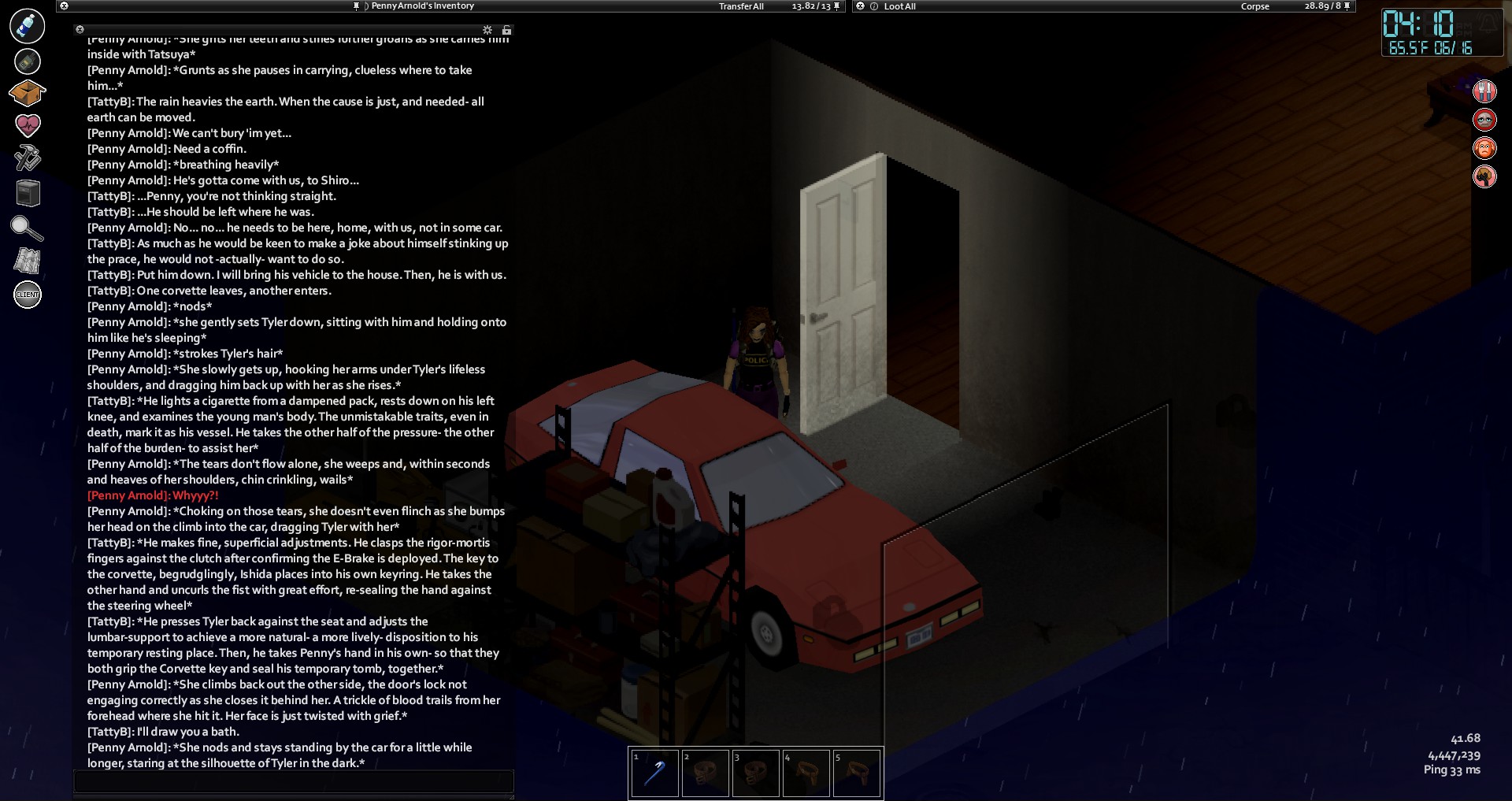The width and height of the screenshot is (1512, 801).
Task: Close the chat window
Action: (80, 30)
